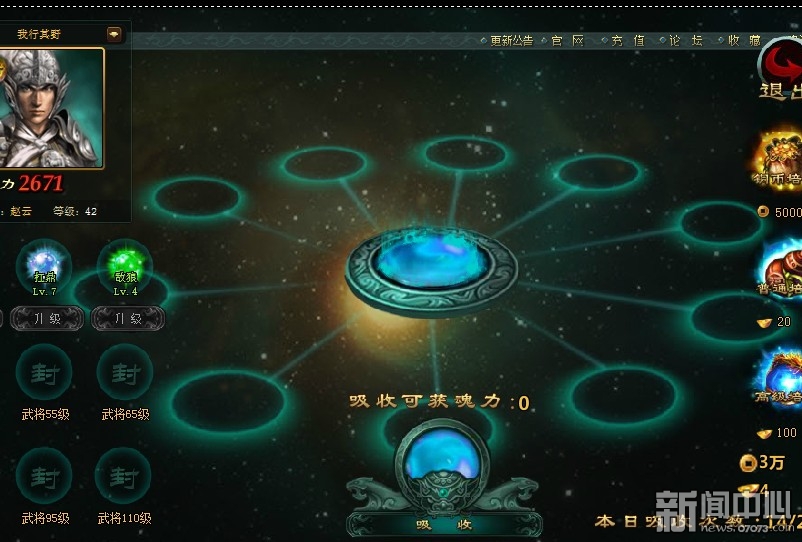This screenshot has width=802, height=542.
Task: Choose the 铜币培养 copper coin cultivation icon
Action: (781, 160)
